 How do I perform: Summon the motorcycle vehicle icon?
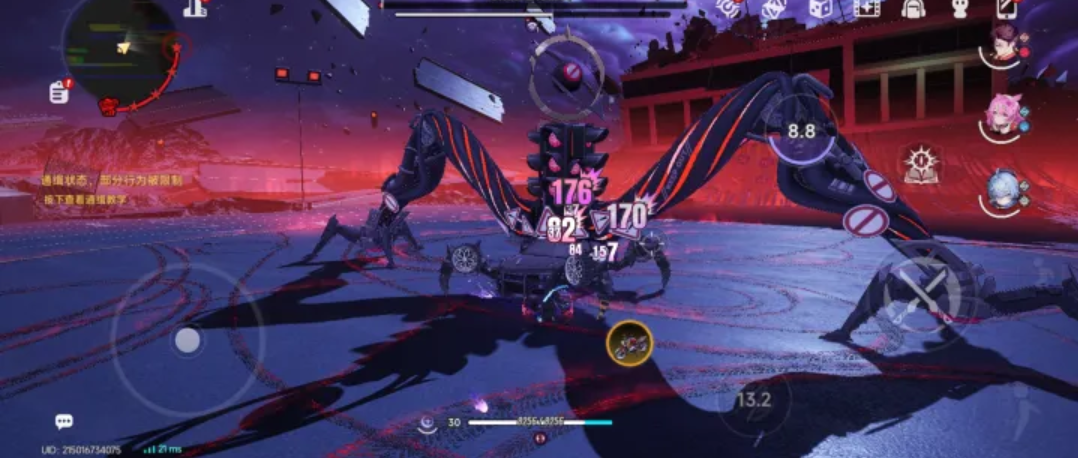[x=629, y=343]
